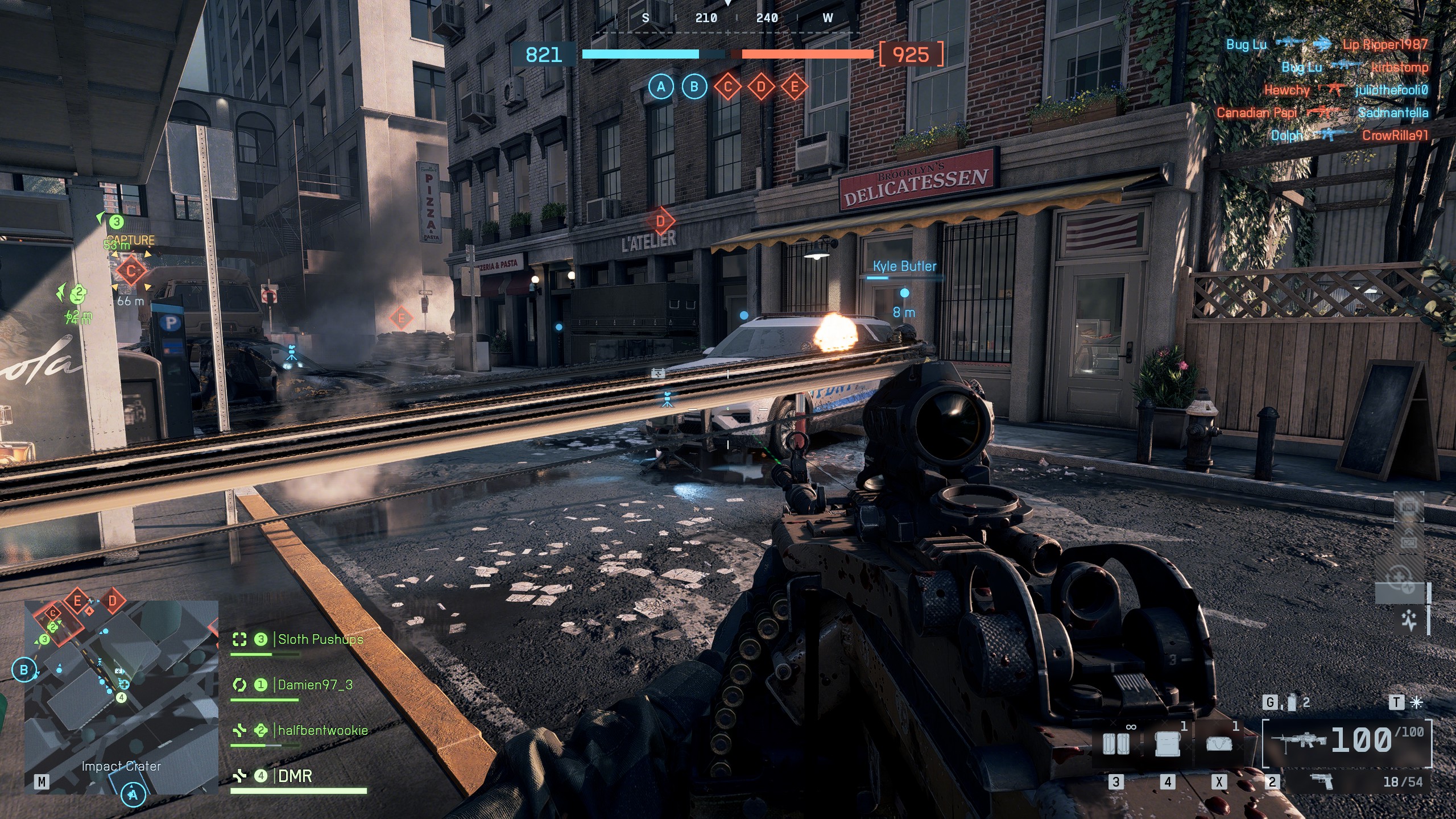Select enemy objective E in the top flag row
Screen dimensions: 1456x819
(x=795, y=87)
